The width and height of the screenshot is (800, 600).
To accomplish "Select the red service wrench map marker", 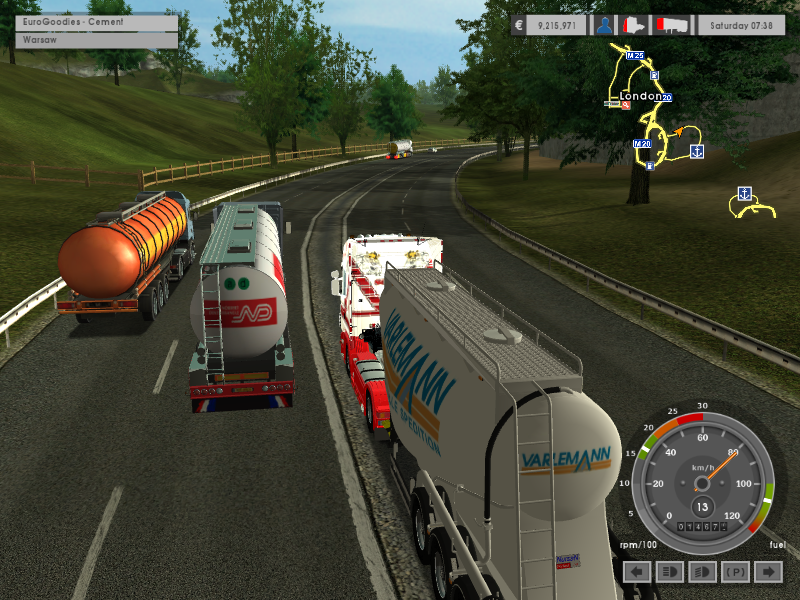I will click(625, 105).
